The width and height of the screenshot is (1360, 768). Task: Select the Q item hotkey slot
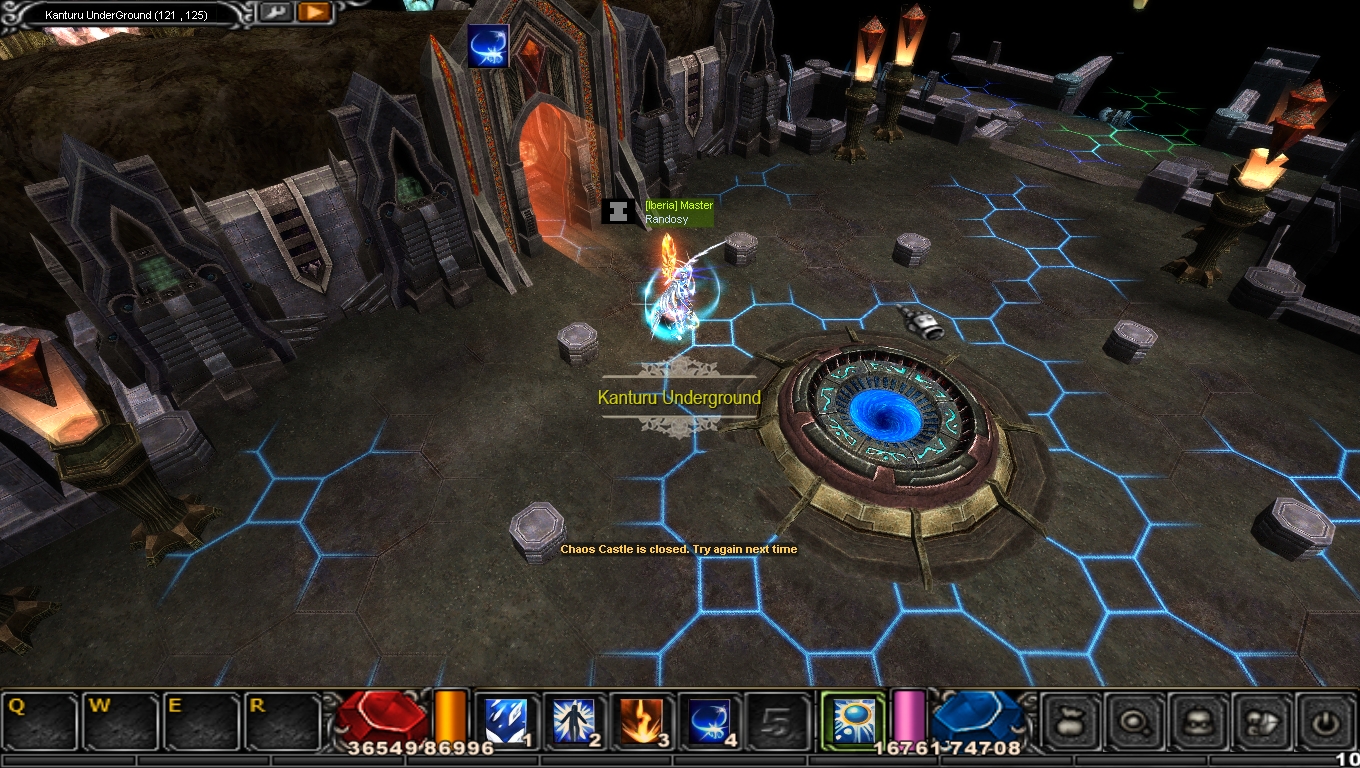[41, 722]
